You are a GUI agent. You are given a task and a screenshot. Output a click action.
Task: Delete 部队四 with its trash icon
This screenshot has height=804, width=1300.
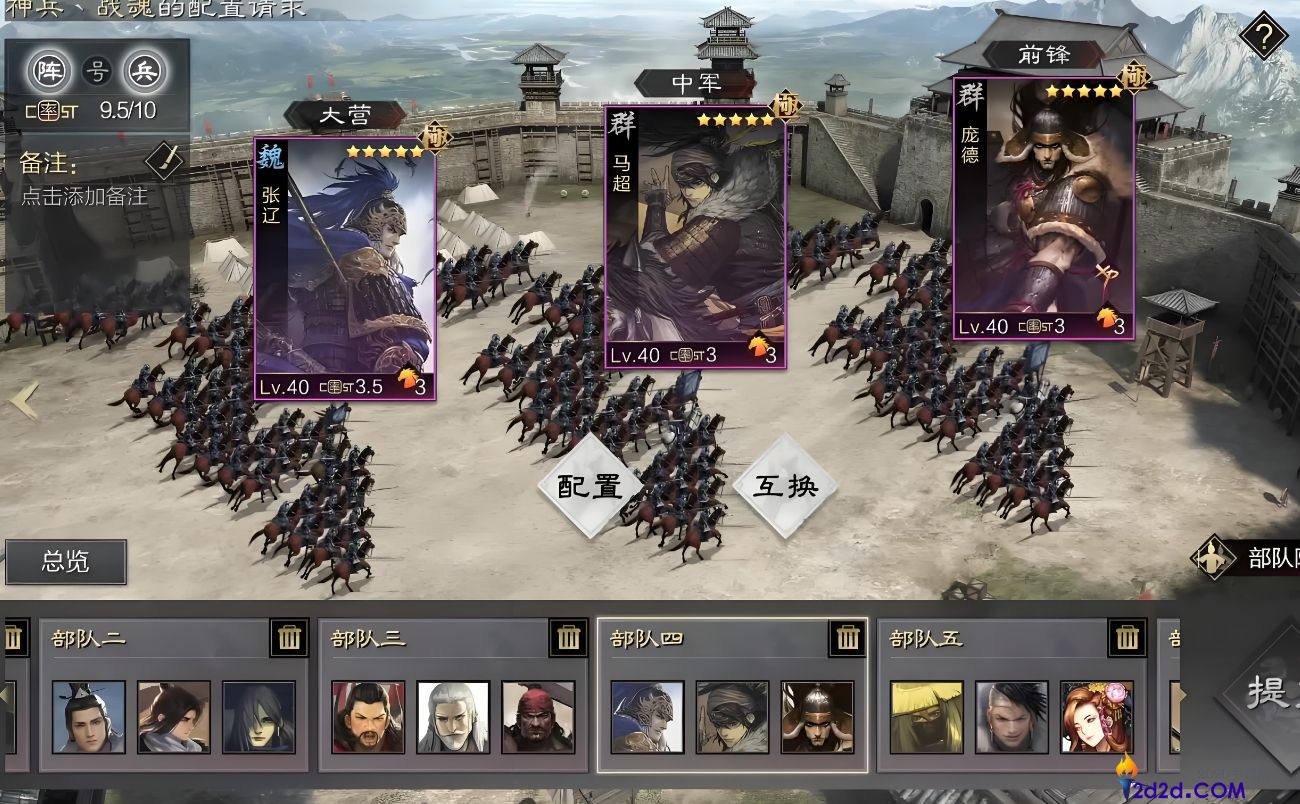click(x=847, y=638)
